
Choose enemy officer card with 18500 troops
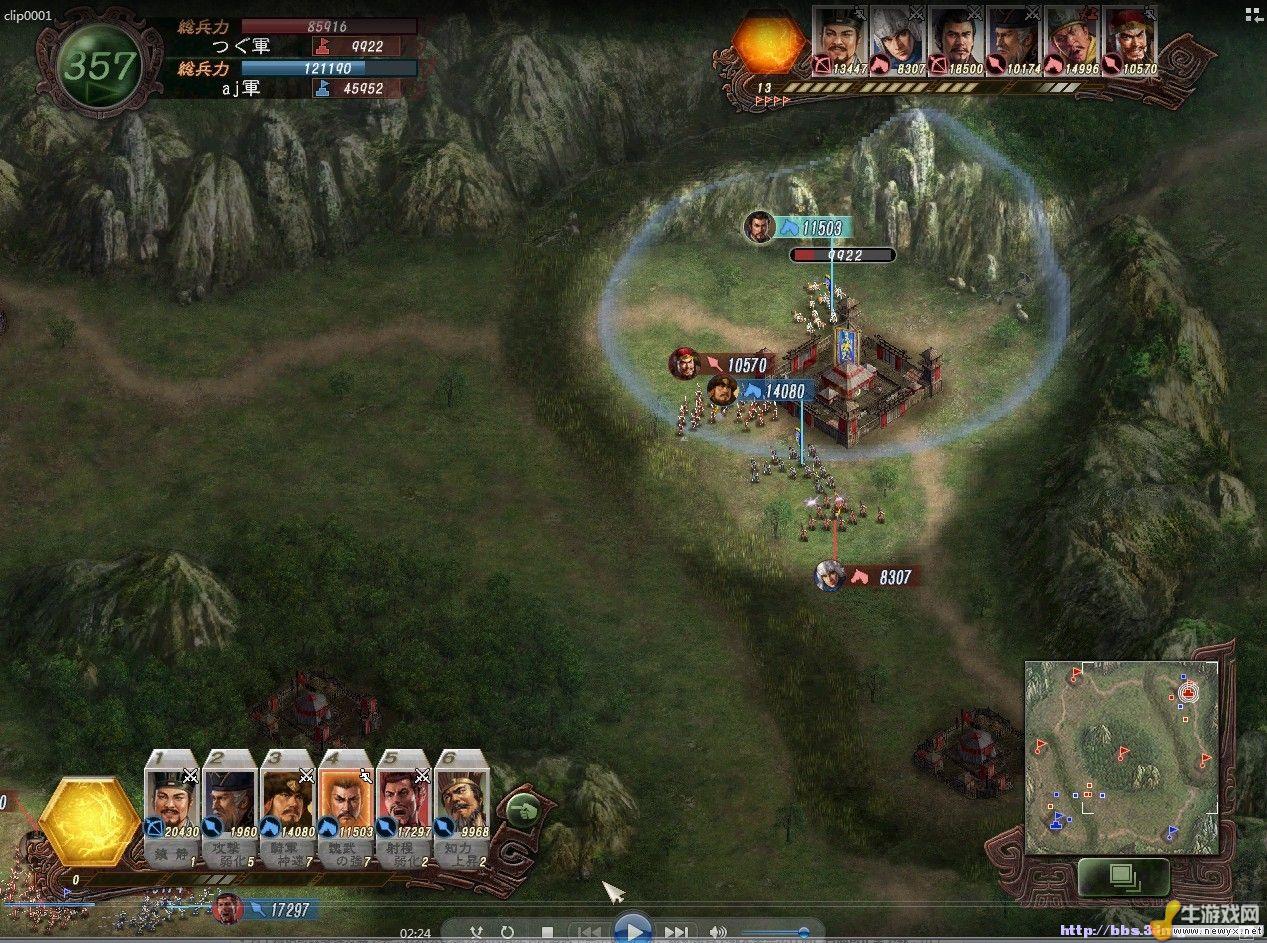954,42
